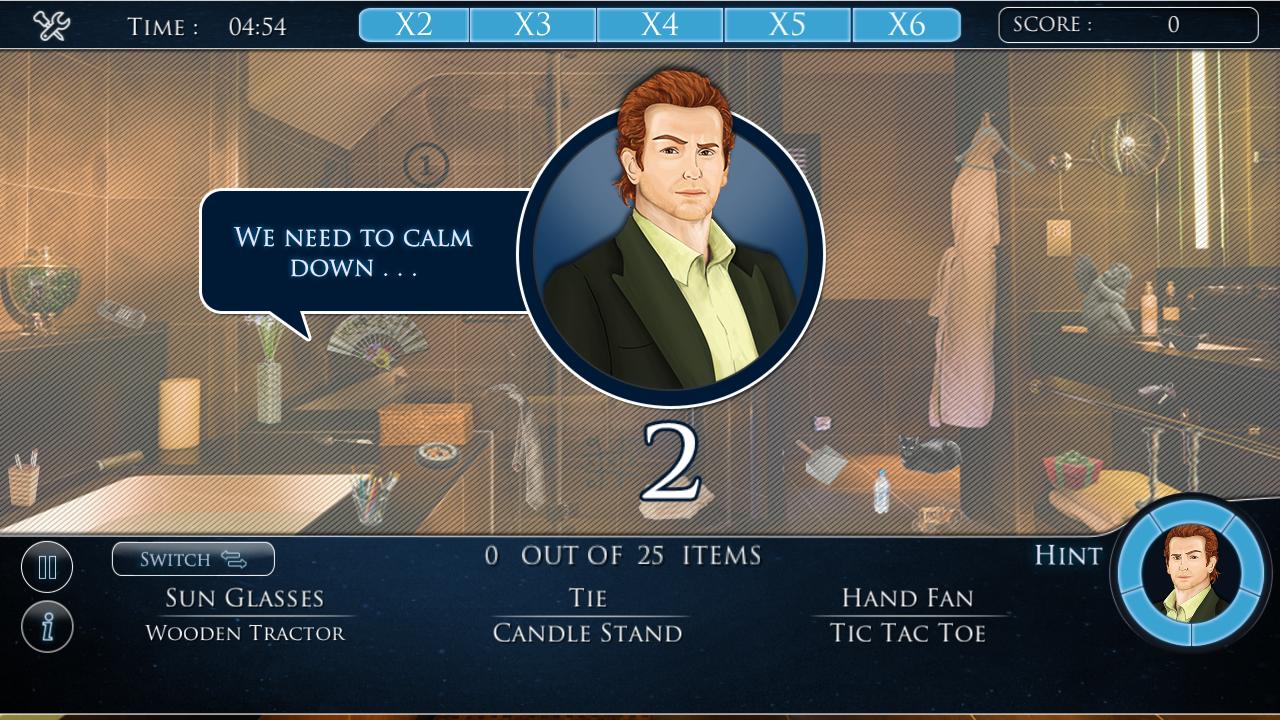Select Tic Tac Toe from the item list

[x=906, y=632]
